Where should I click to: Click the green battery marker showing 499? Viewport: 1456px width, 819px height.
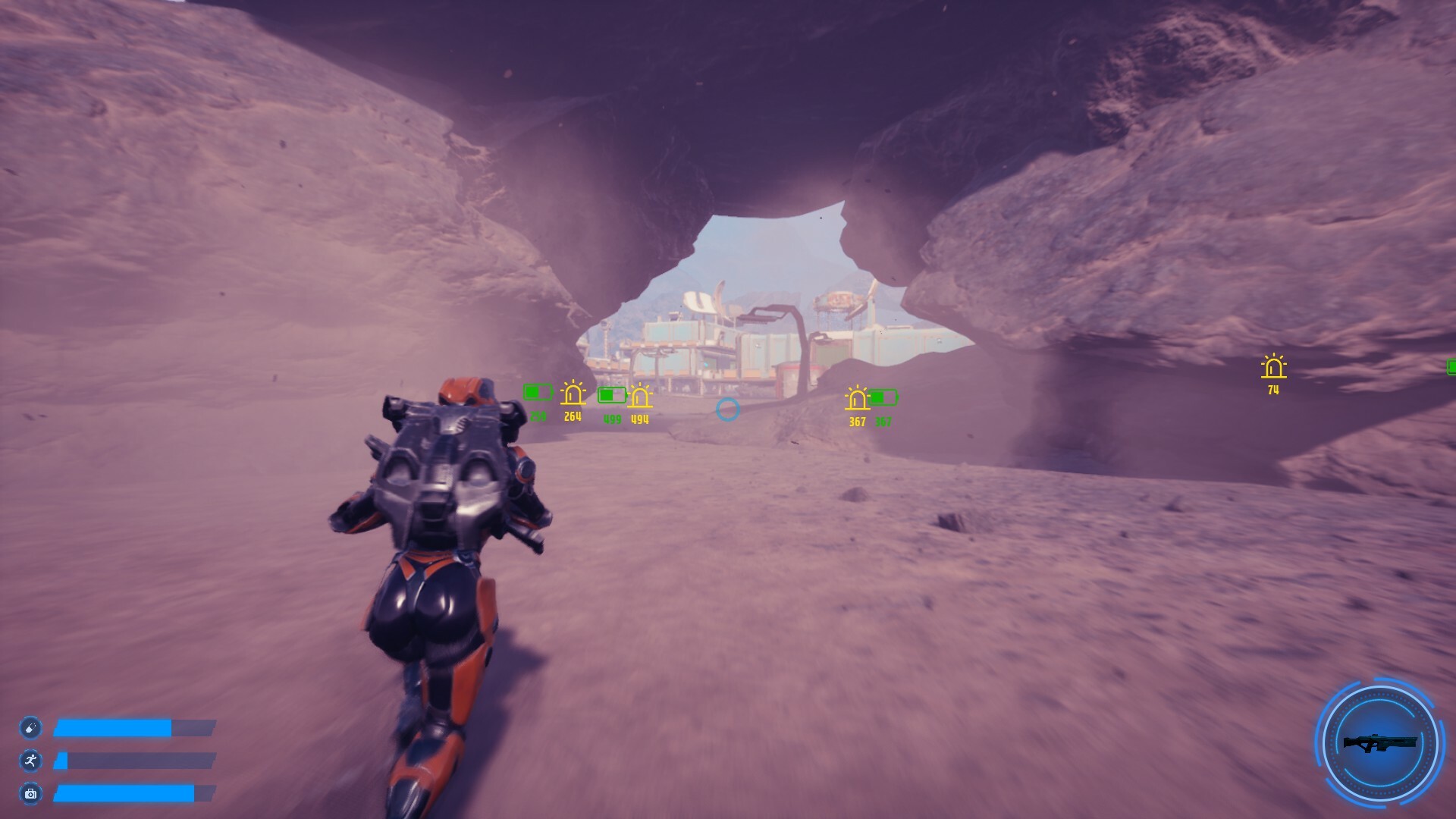(611, 396)
